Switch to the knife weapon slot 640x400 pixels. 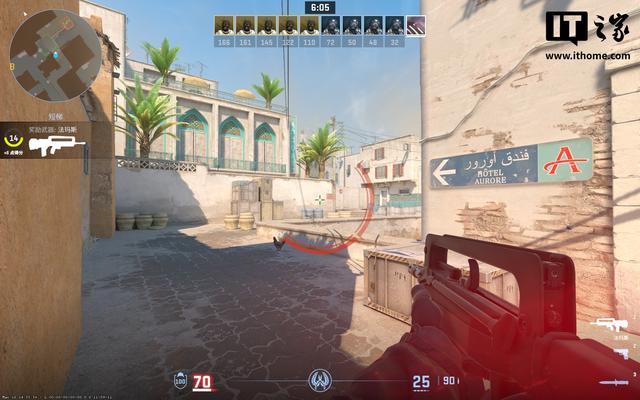614,381
